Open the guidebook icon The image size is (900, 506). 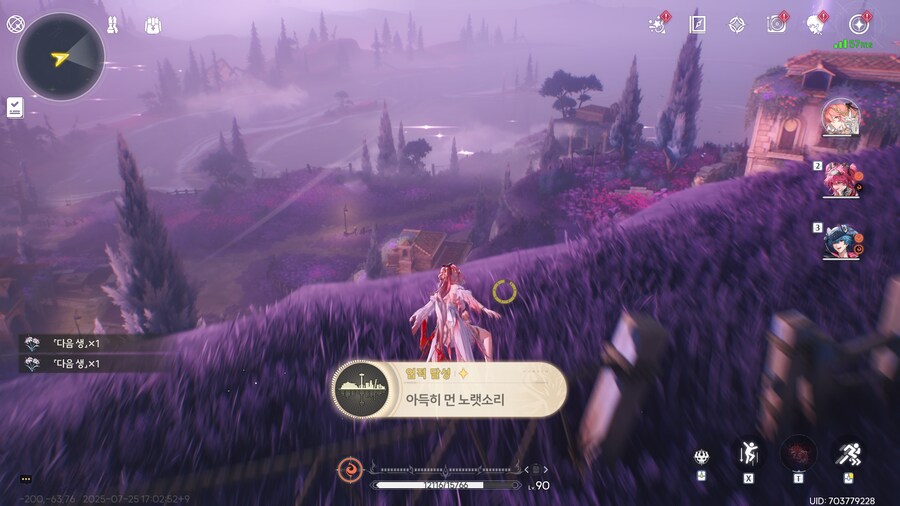(697, 25)
